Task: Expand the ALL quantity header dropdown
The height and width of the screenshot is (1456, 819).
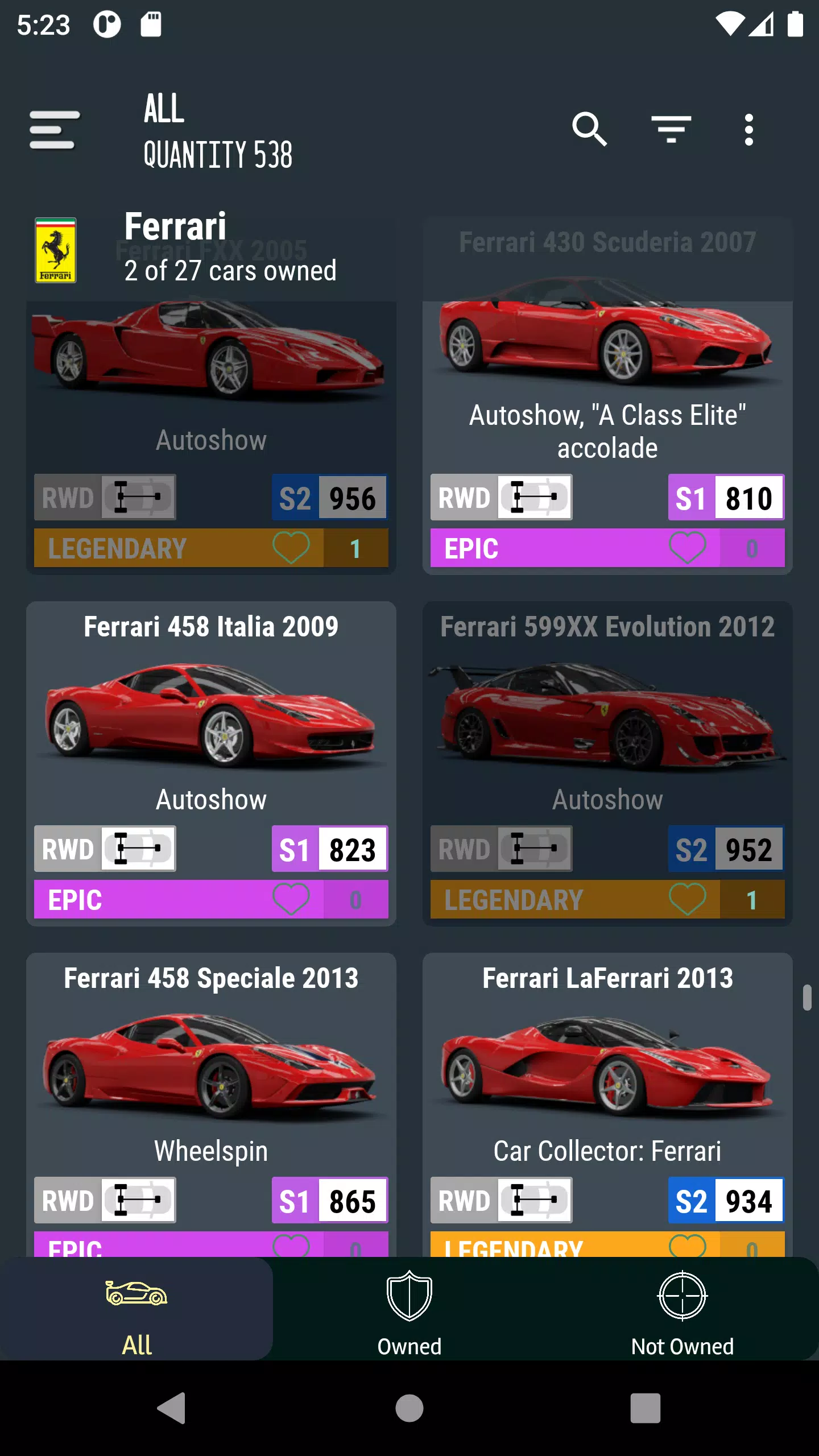Action: (218, 130)
